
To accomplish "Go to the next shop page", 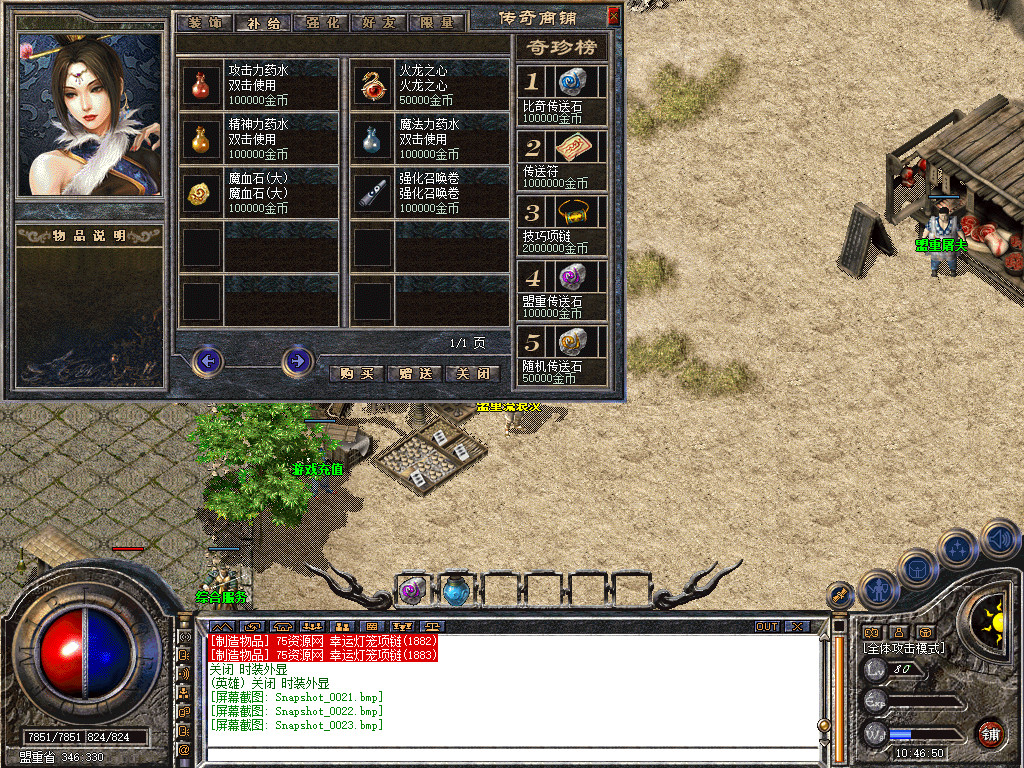I will [x=297, y=360].
